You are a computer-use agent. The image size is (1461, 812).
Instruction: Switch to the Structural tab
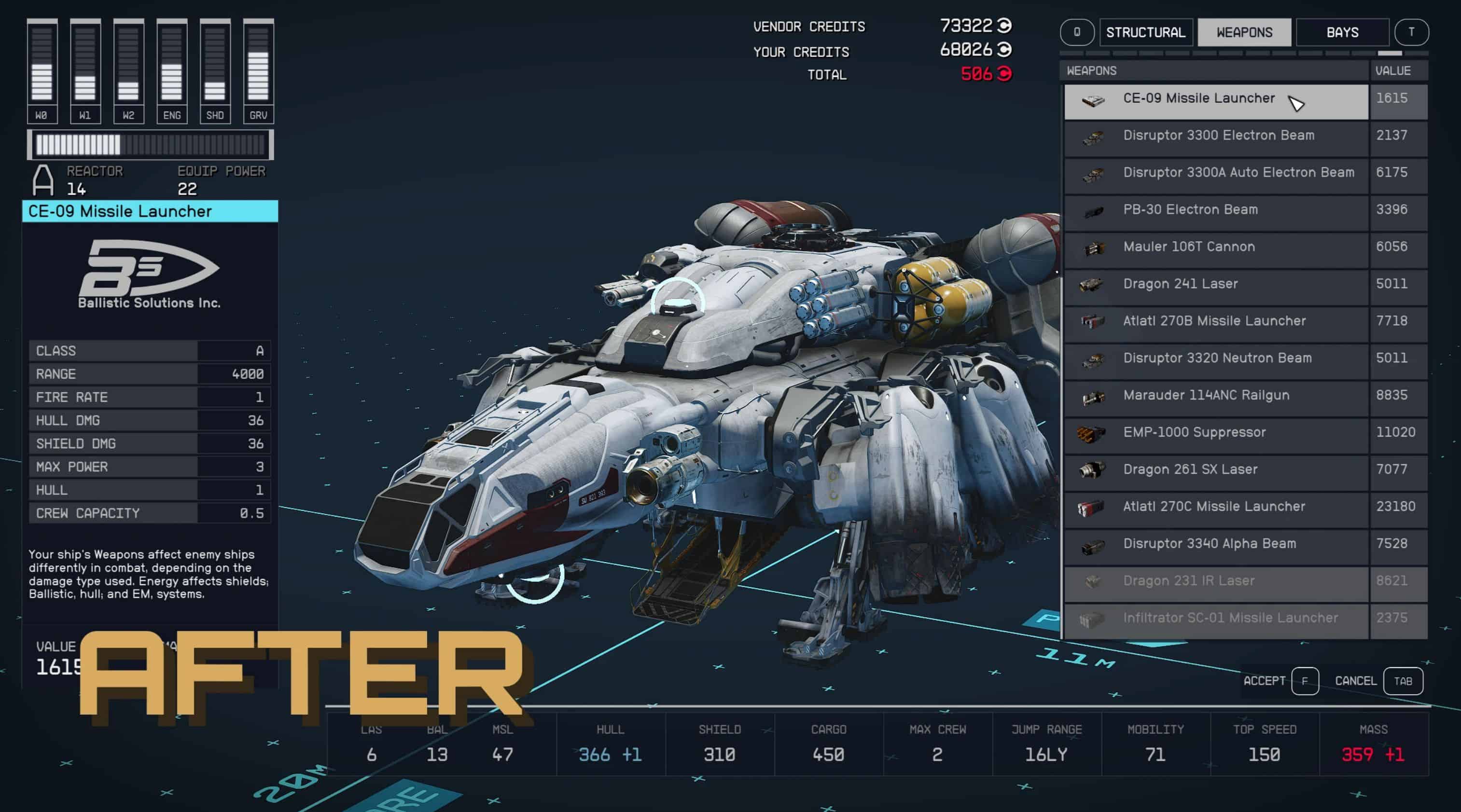click(x=1146, y=32)
